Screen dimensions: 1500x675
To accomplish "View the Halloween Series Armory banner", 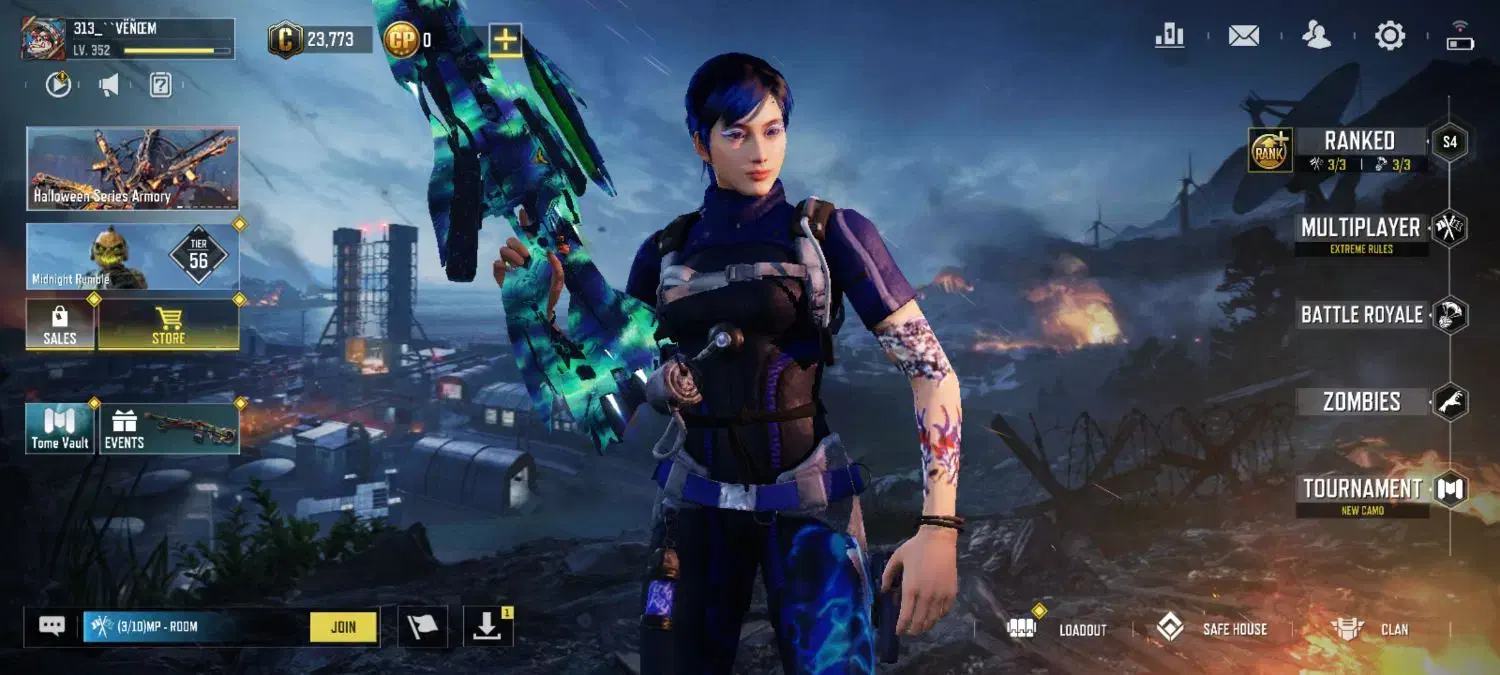I will [132, 168].
